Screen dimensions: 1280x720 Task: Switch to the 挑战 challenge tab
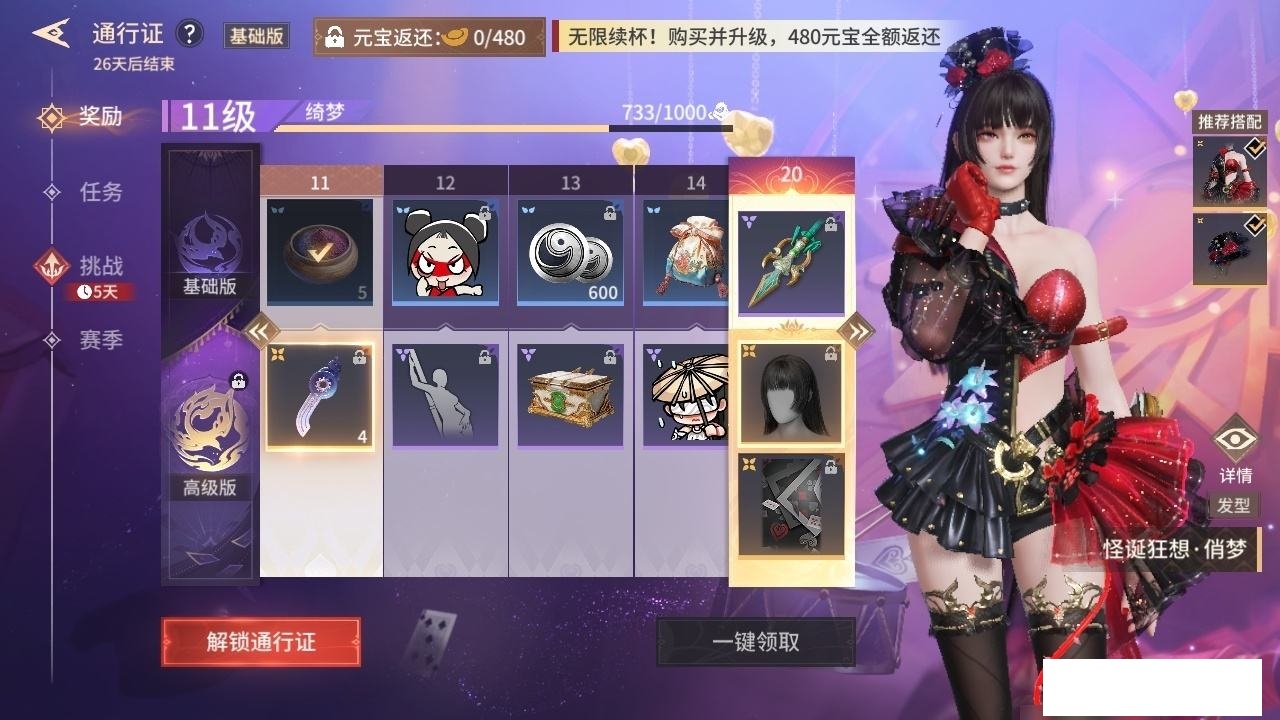pyautogui.click(x=100, y=266)
